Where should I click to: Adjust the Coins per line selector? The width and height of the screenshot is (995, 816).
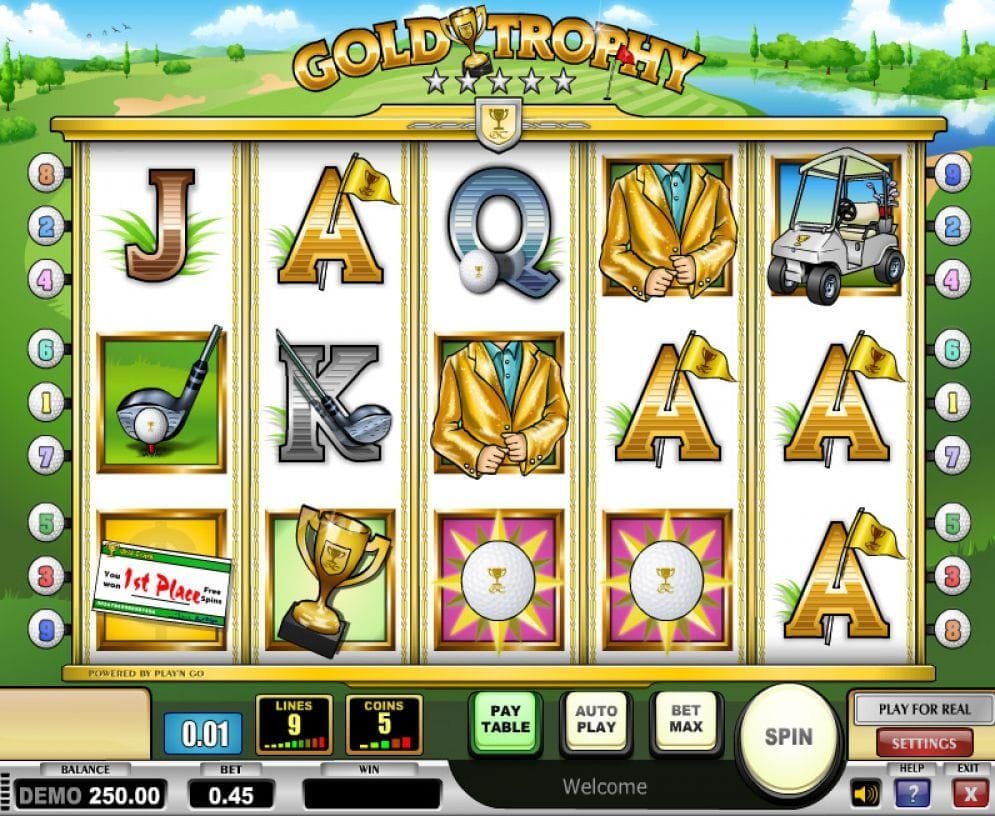384,724
